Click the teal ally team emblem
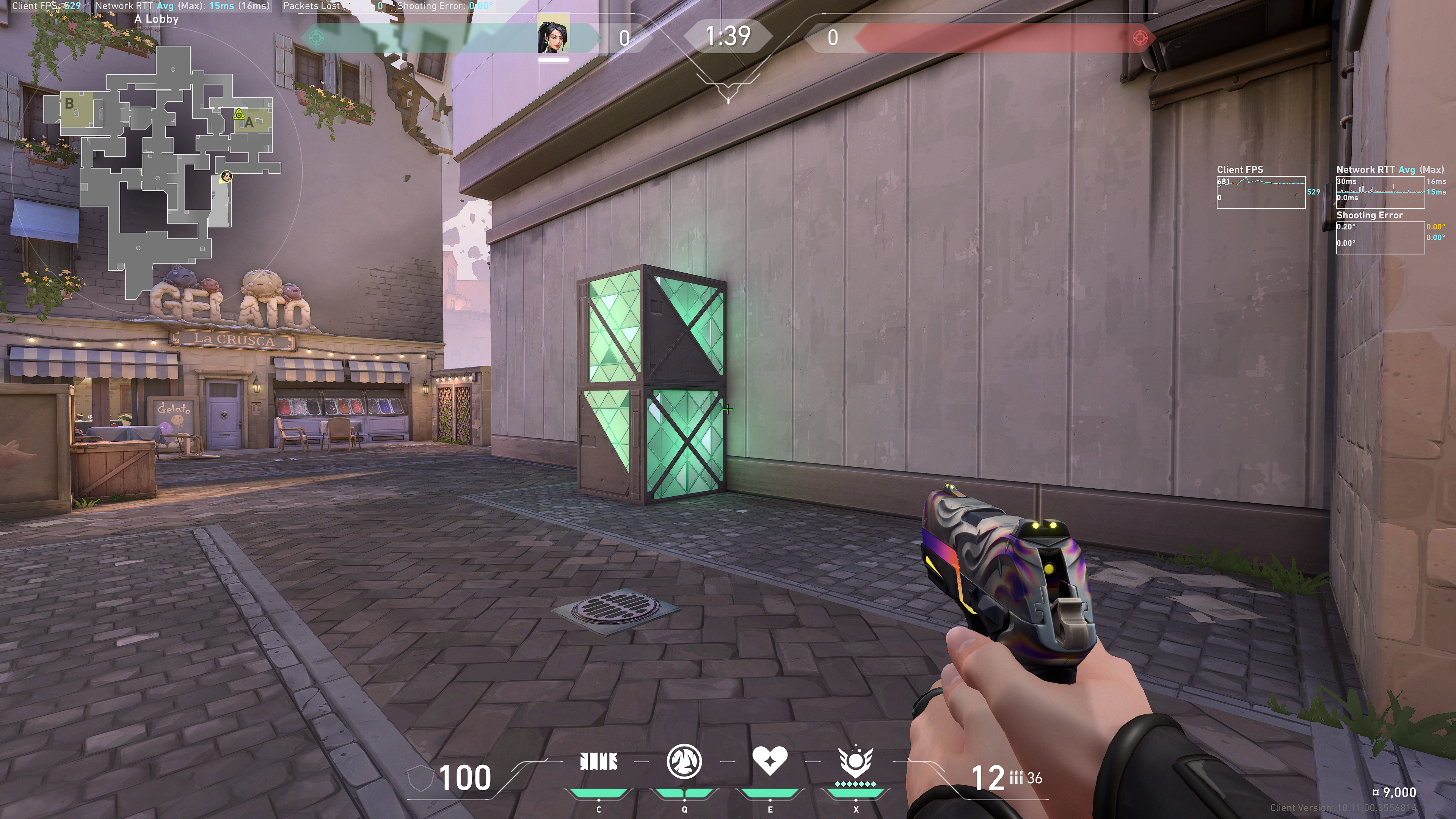The height and width of the screenshot is (819, 1456). pos(317,38)
